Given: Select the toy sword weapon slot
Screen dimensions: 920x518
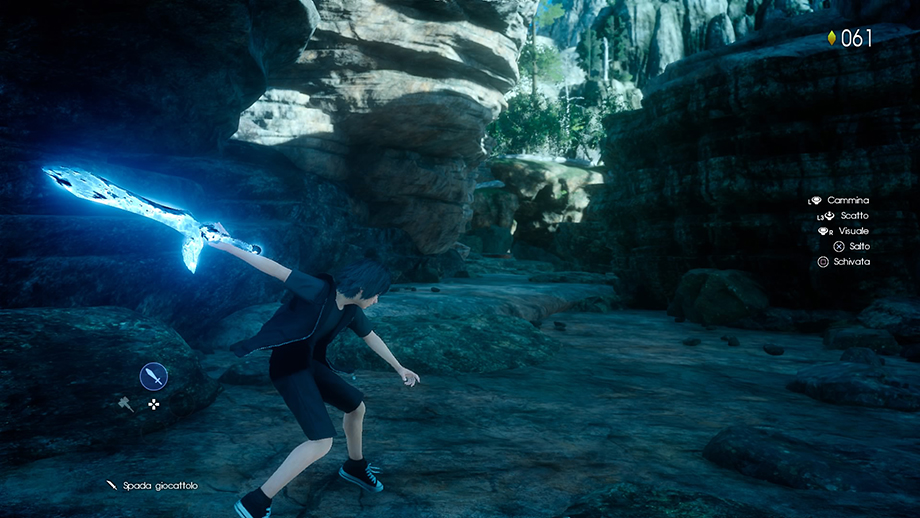Looking at the screenshot, I should [x=153, y=376].
